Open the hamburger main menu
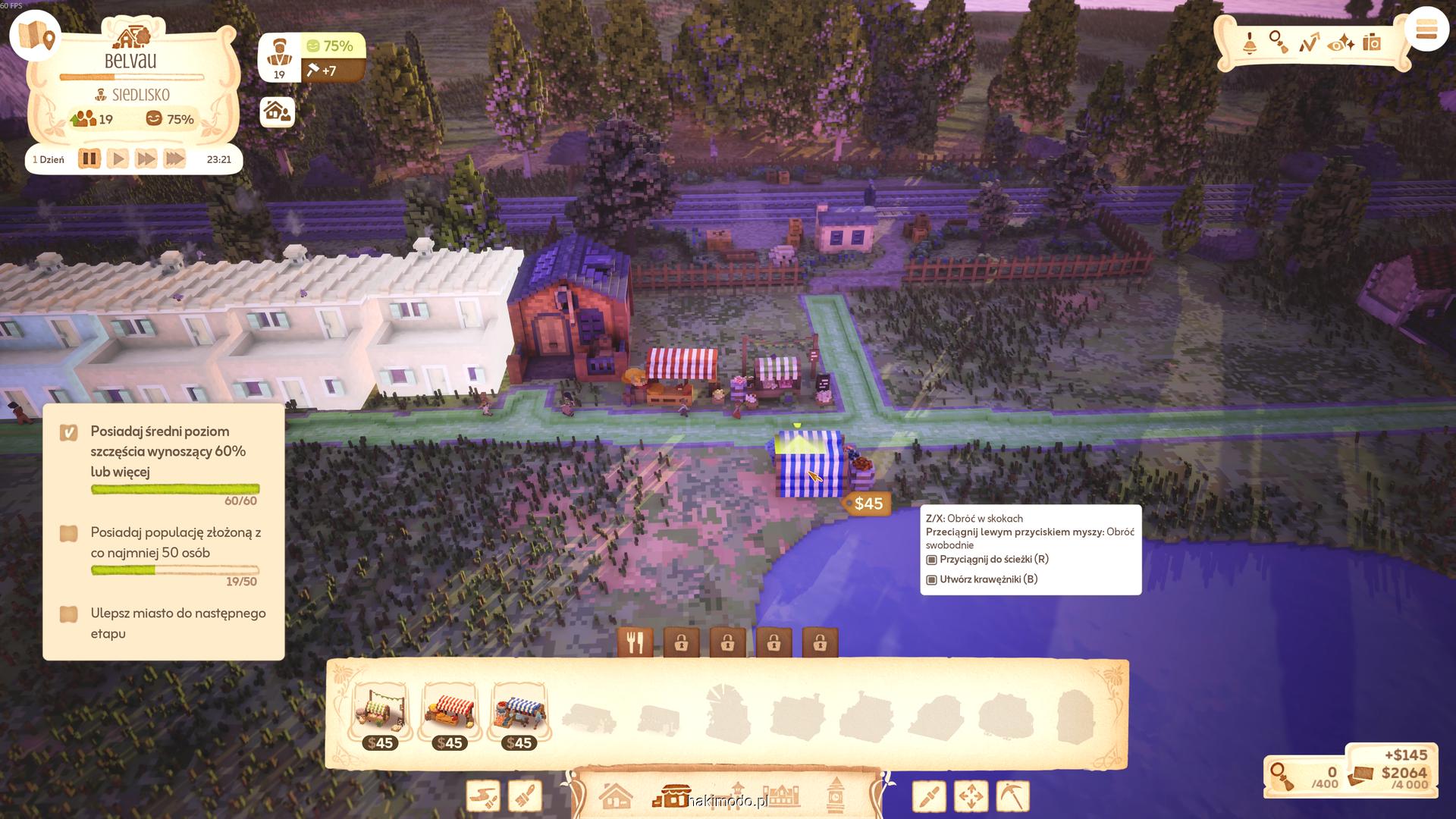This screenshot has width=1456, height=819. [x=1426, y=31]
